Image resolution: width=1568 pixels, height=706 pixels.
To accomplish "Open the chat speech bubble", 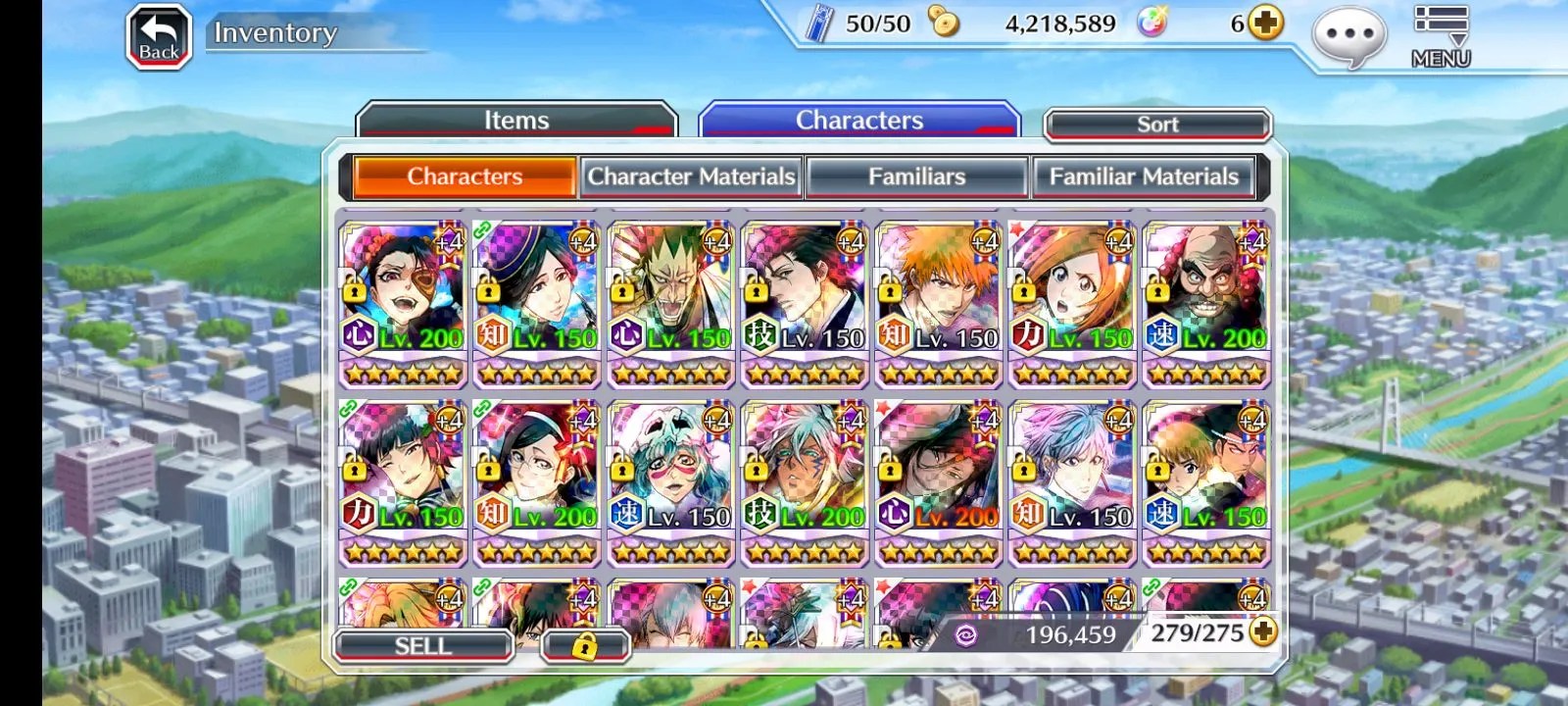I will (x=1349, y=37).
